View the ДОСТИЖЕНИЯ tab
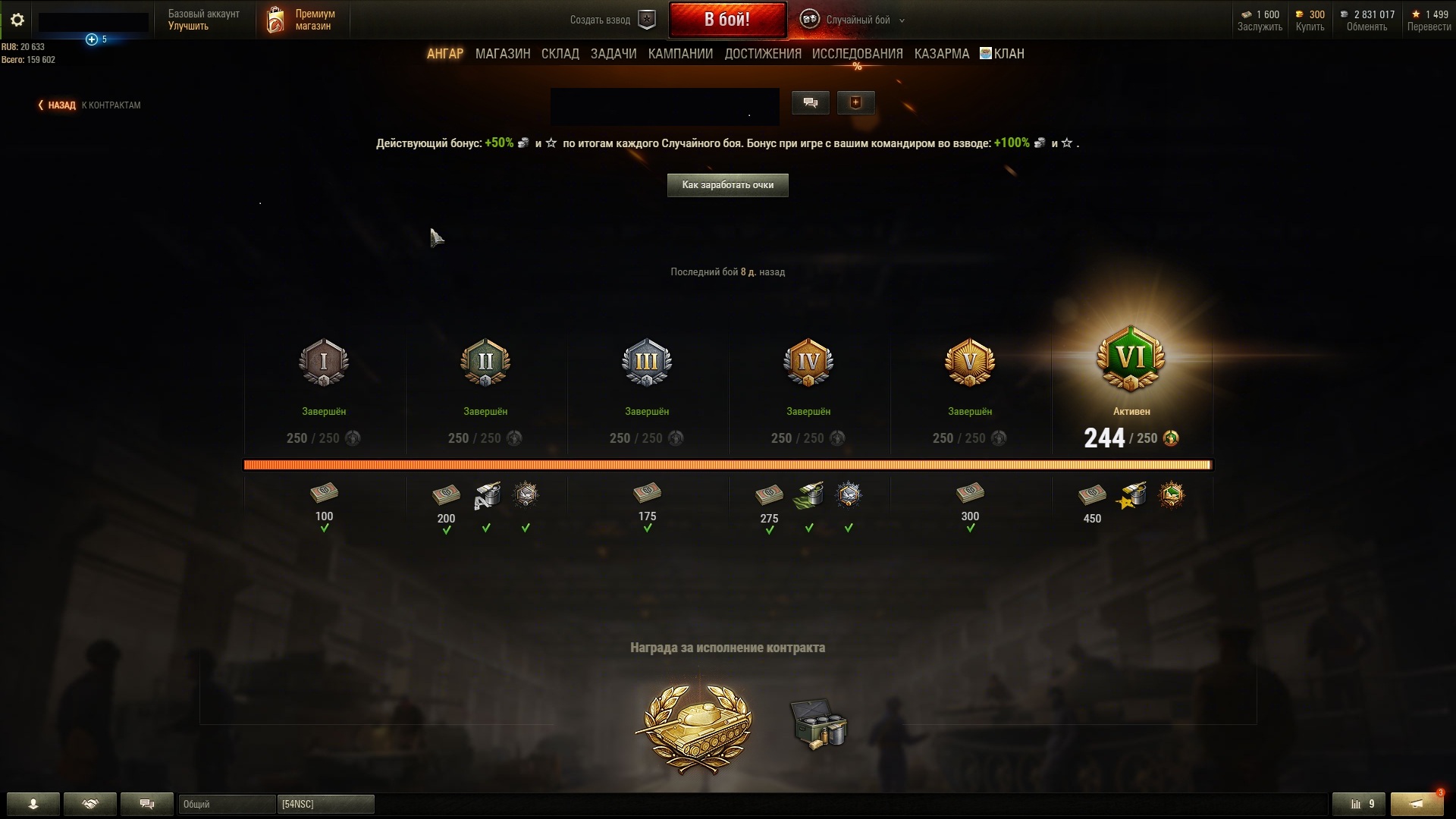1456x819 pixels. [x=762, y=54]
